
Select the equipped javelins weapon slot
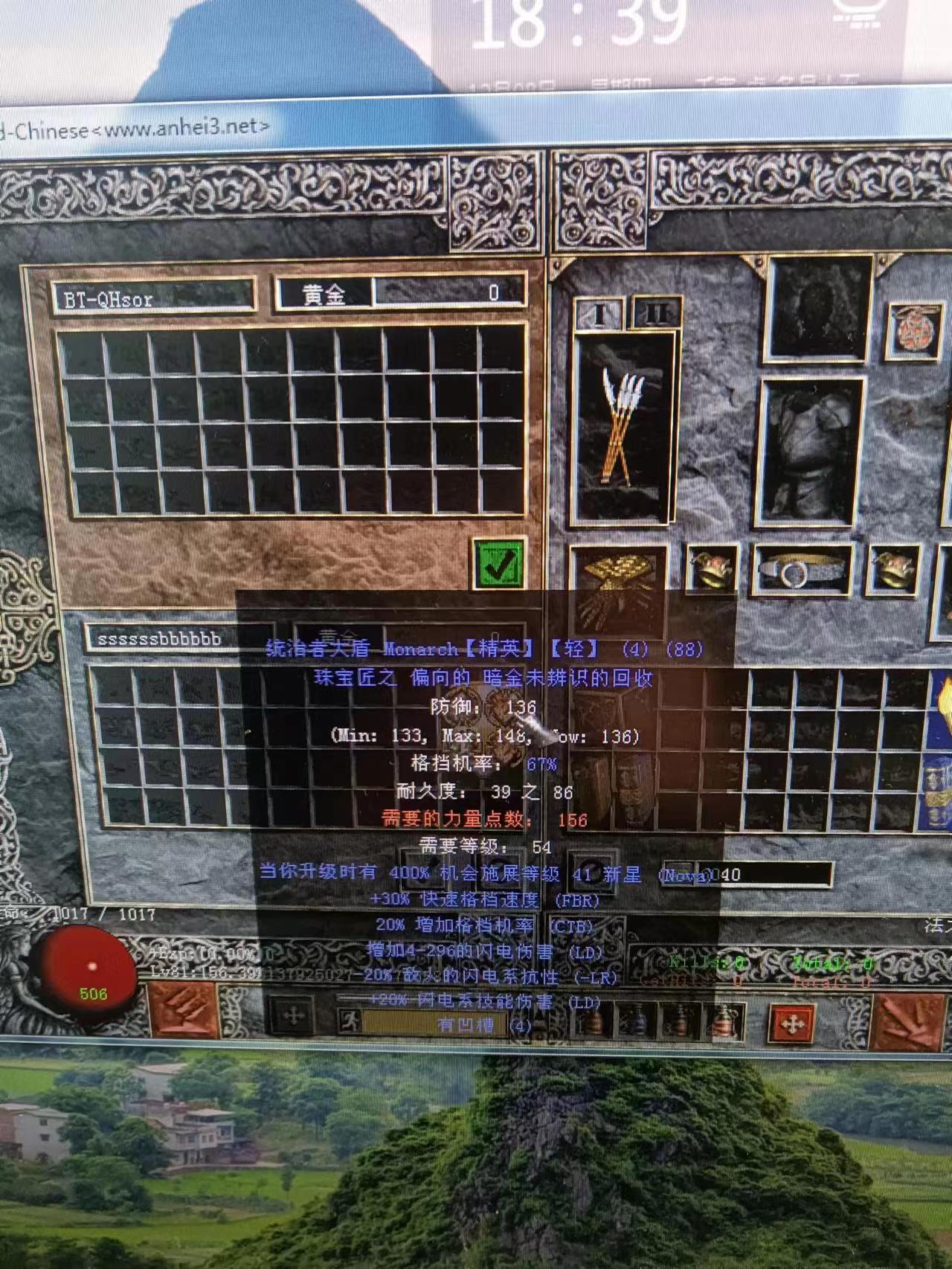click(x=623, y=428)
